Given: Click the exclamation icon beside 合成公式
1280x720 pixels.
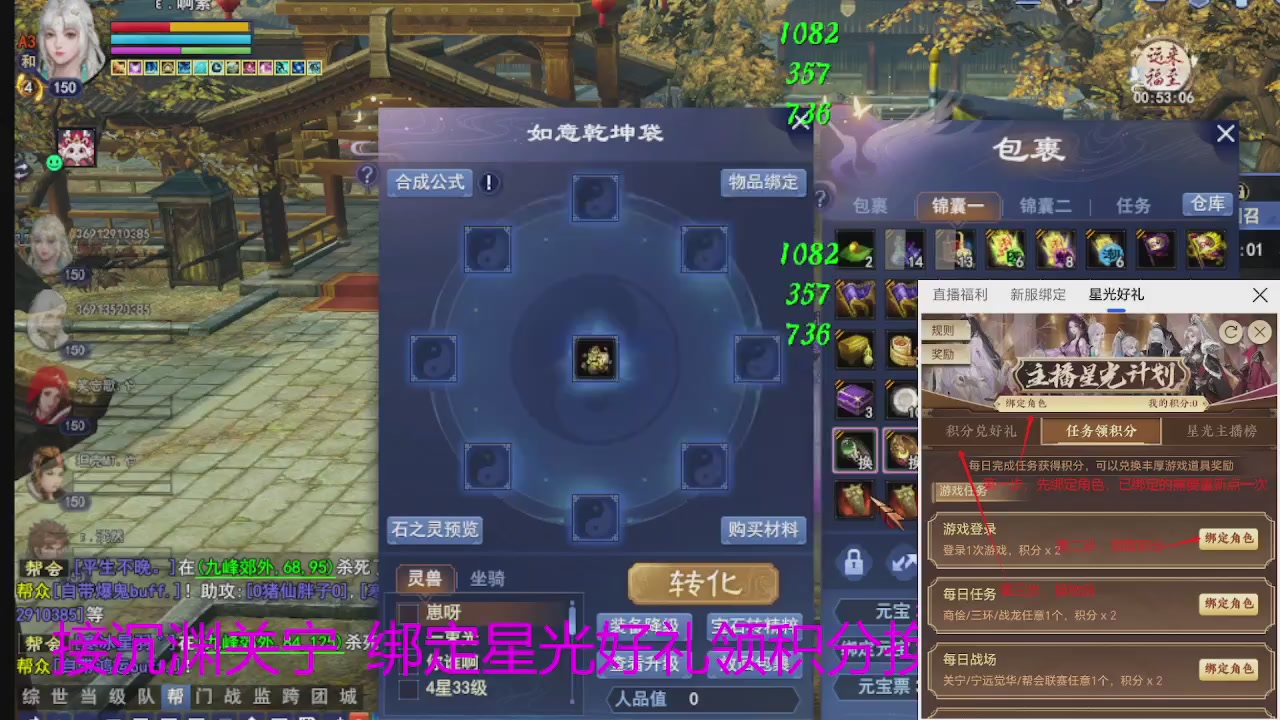Looking at the screenshot, I should (x=489, y=183).
